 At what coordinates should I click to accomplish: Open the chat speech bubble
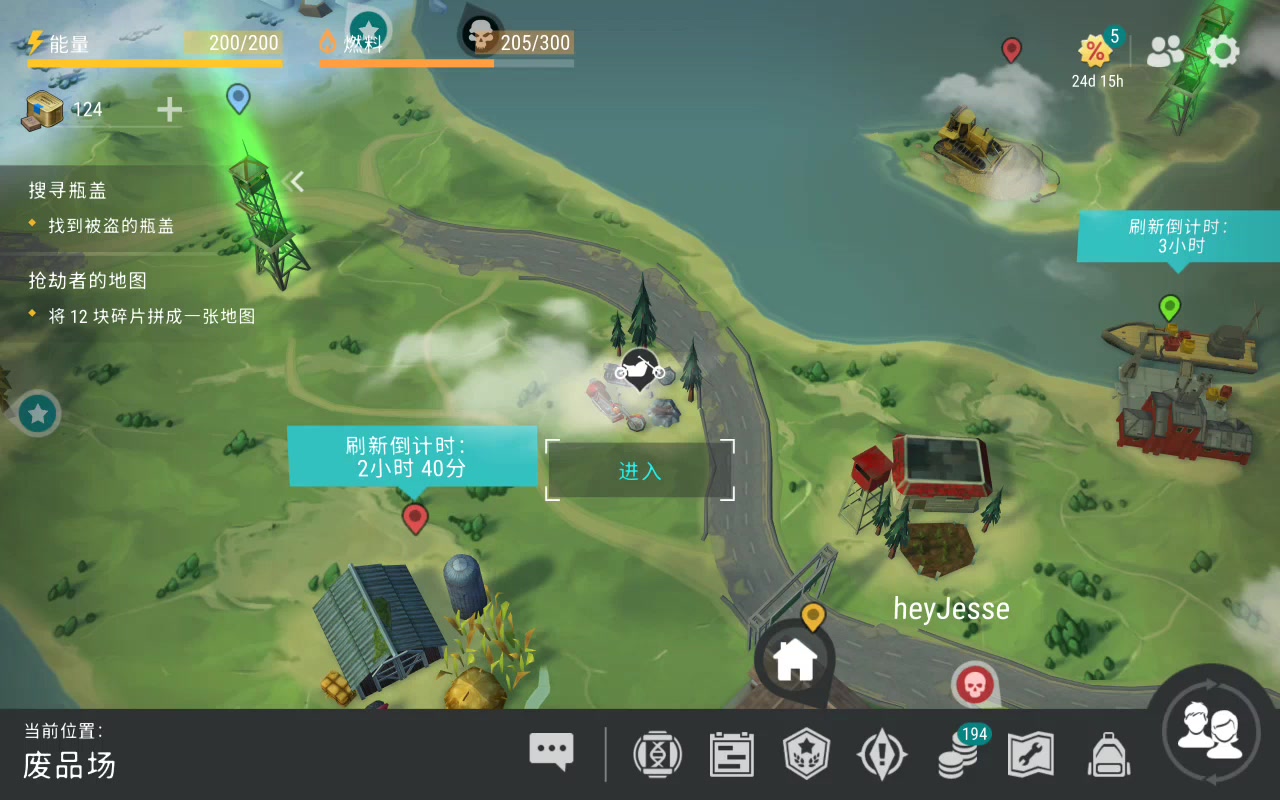[551, 752]
